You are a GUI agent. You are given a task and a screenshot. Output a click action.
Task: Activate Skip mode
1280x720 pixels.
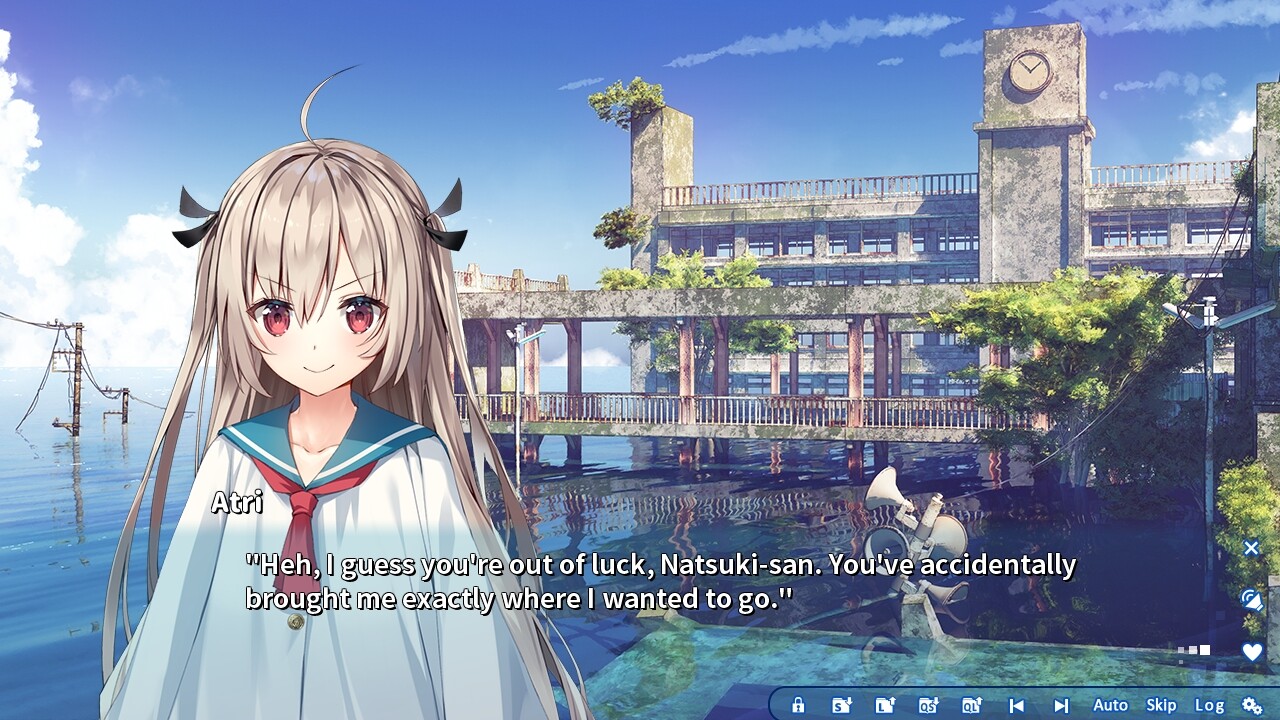pyautogui.click(x=1161, y=705)
